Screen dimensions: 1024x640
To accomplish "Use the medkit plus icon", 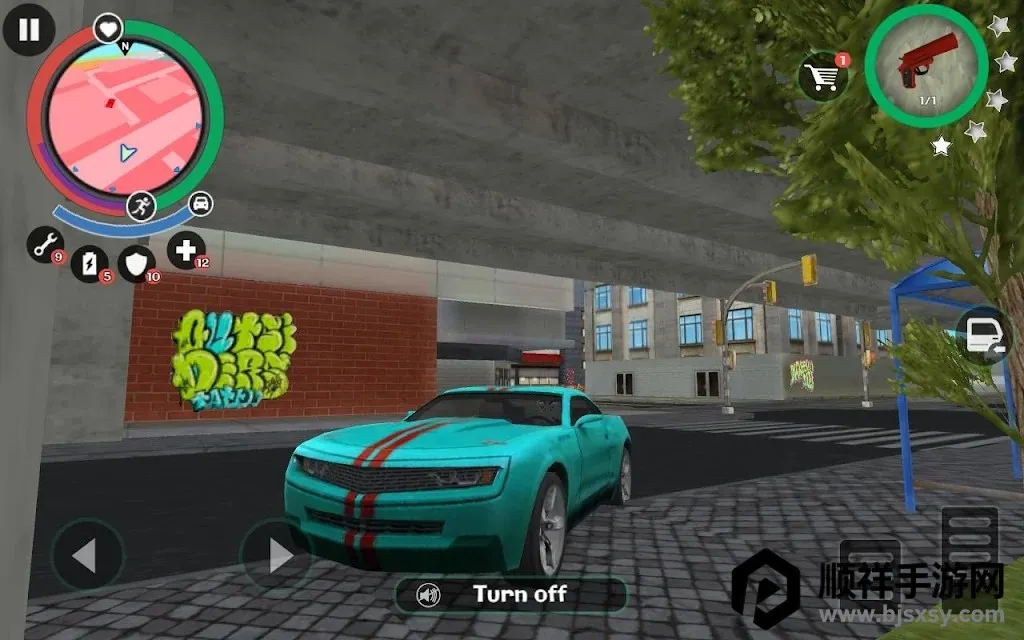I will tap(186, 249).
